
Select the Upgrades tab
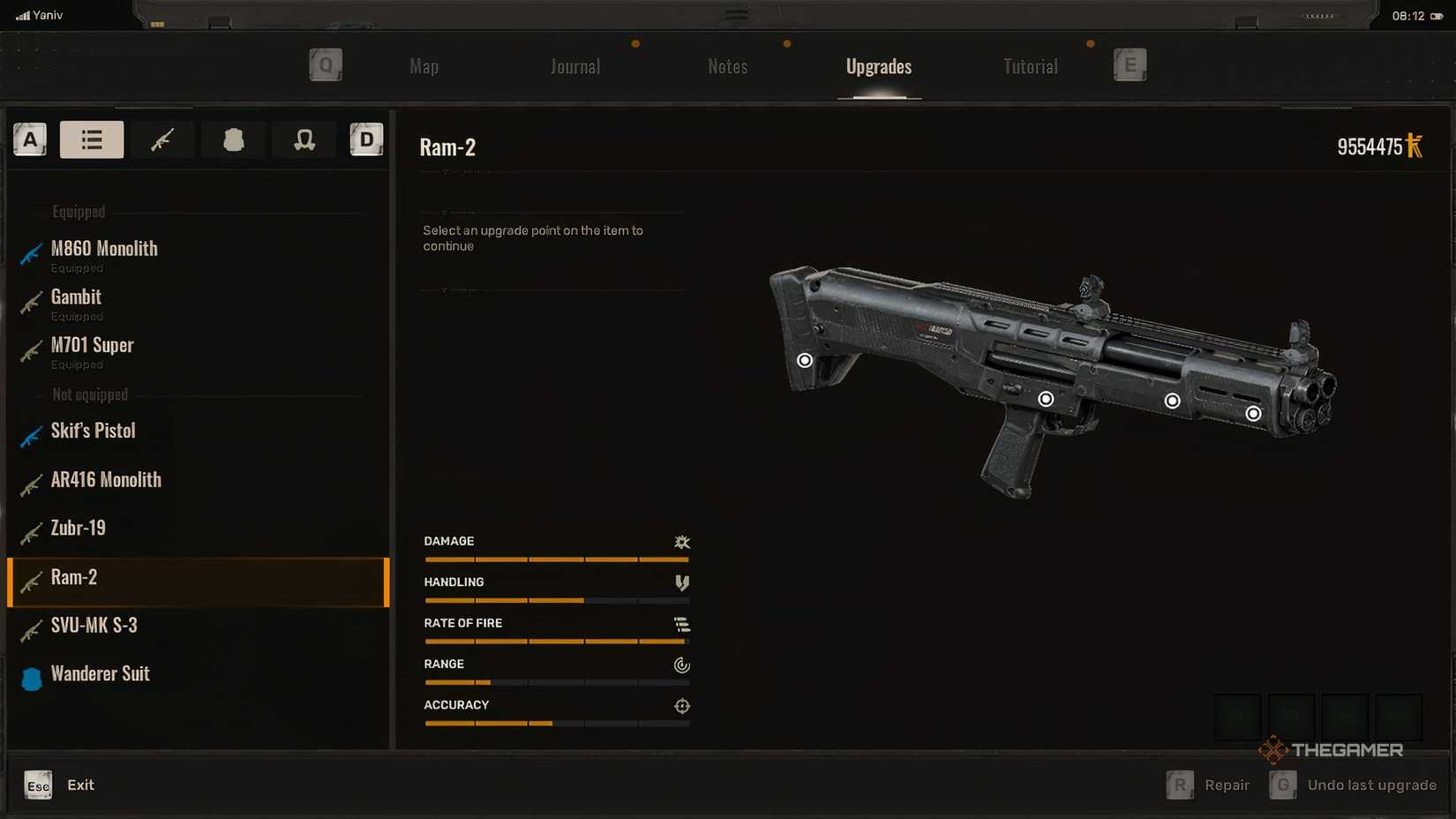pos(878,67)
